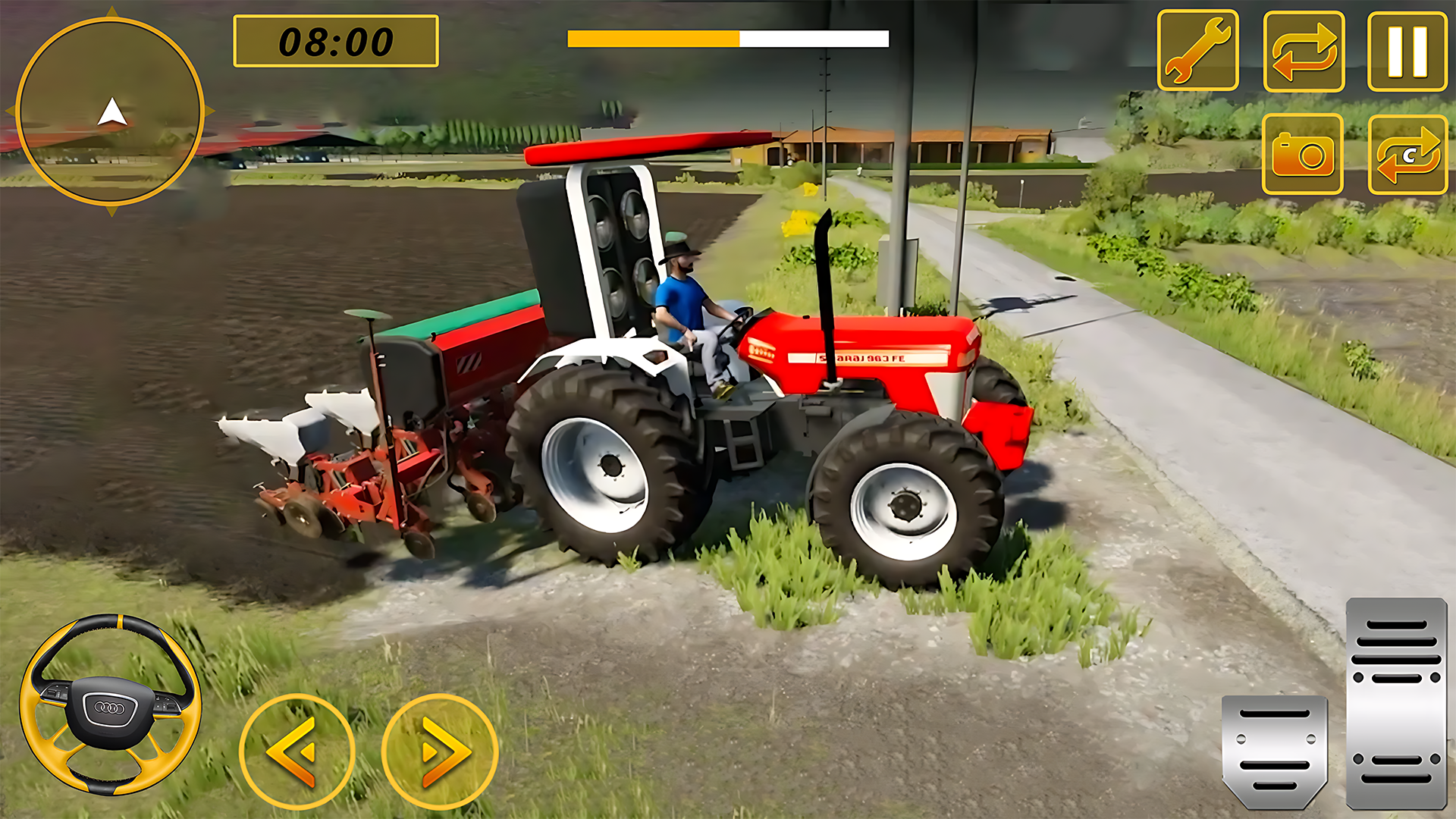Tap the swap vehicle icon

(x=1304, y=49)
